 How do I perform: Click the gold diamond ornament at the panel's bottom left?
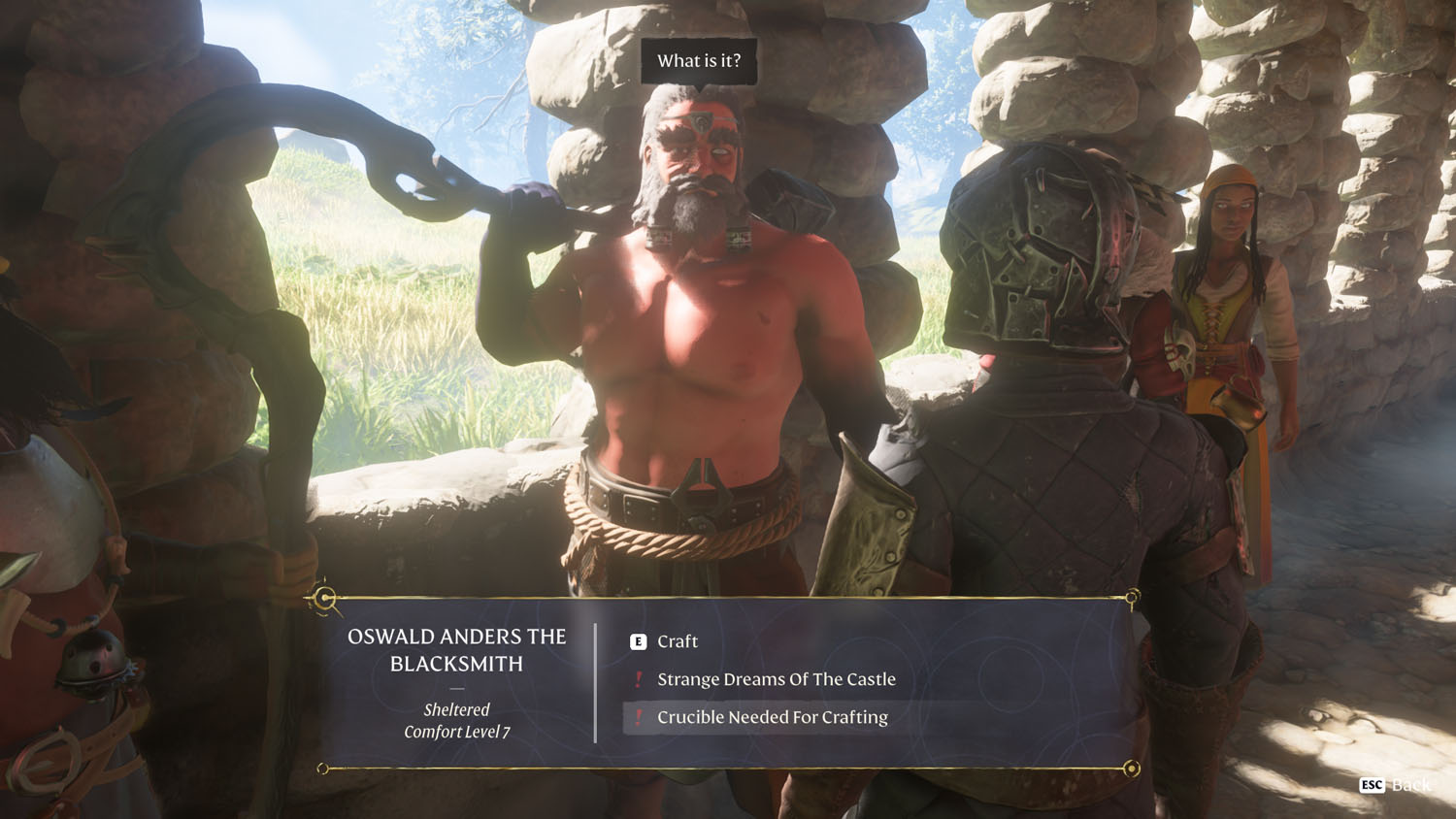321,767
